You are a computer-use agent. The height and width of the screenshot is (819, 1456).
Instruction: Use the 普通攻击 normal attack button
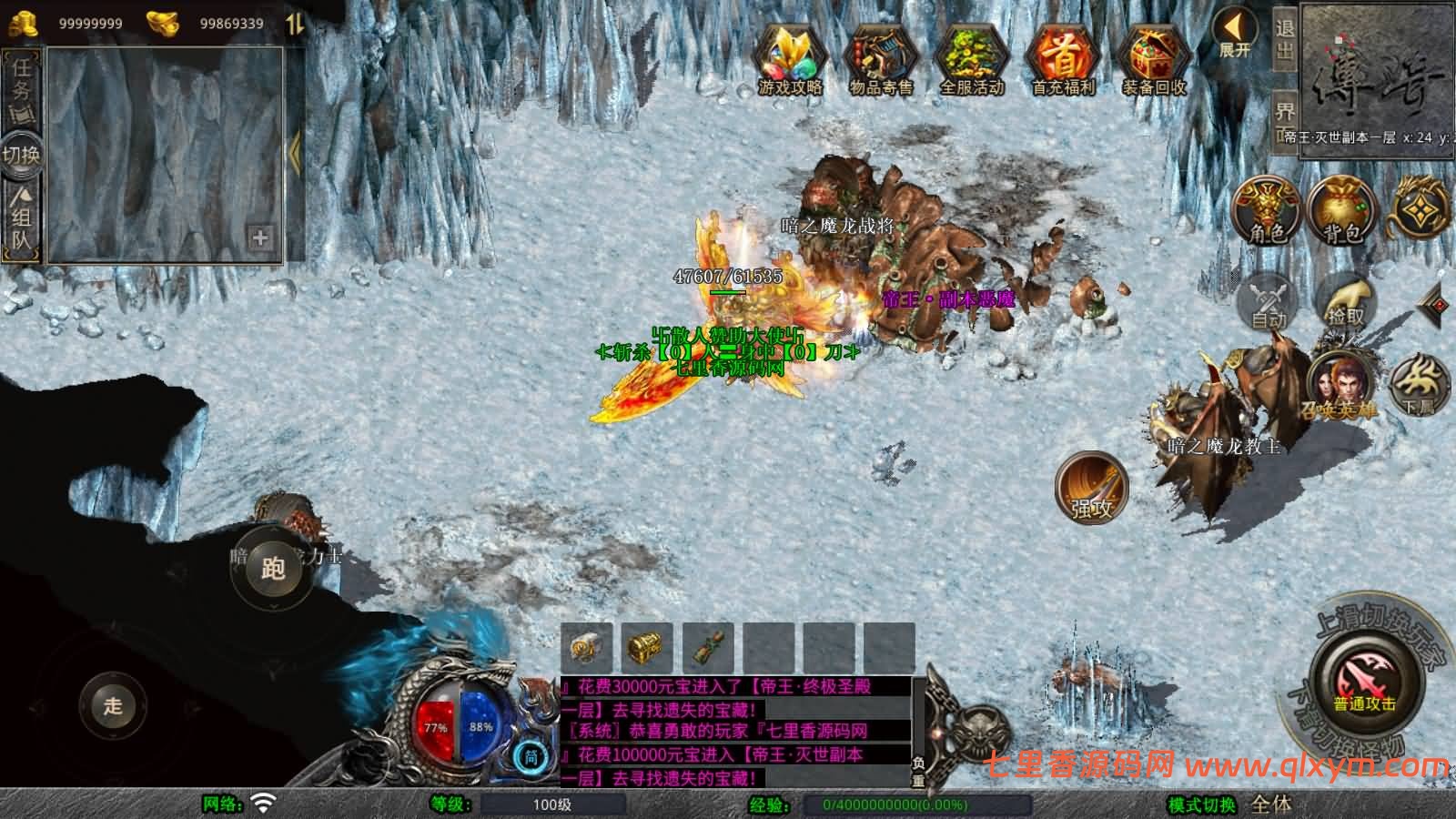(1364, 684)
